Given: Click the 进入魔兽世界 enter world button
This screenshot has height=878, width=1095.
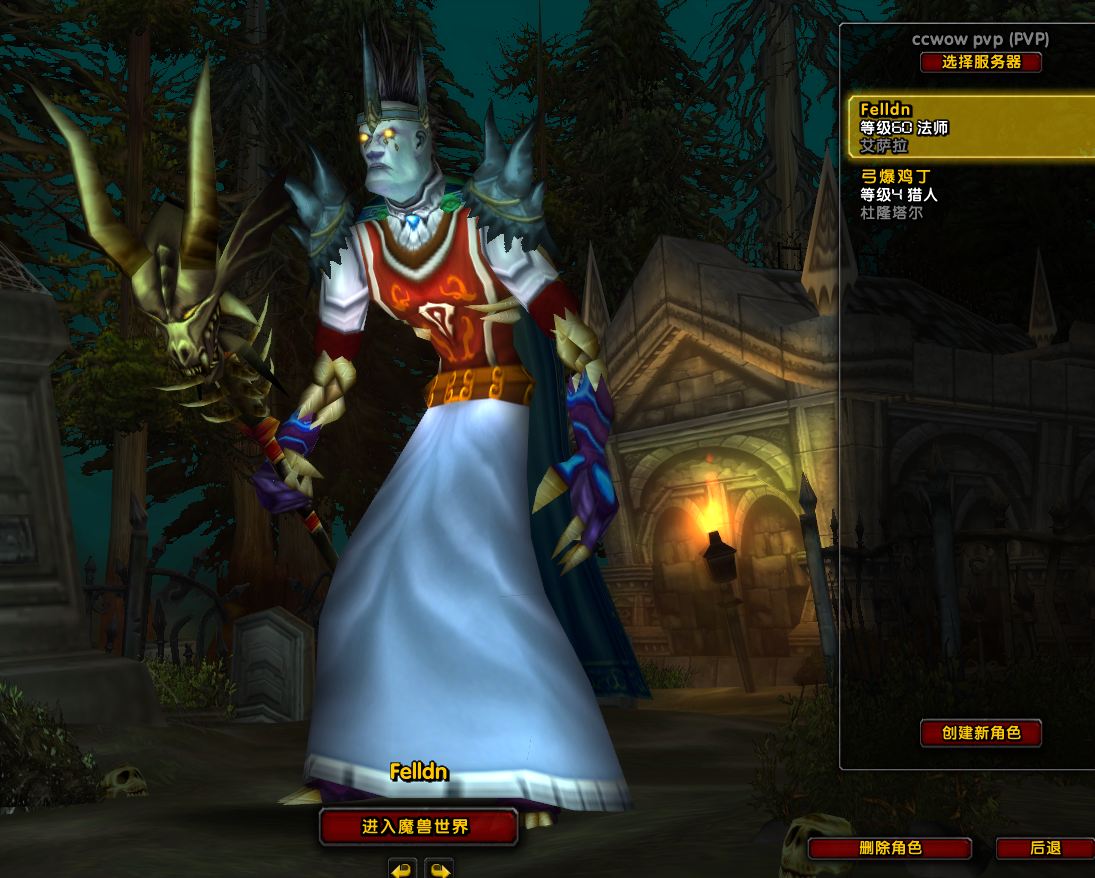Looking at the screenshot, I should click(x=417, y=827).
